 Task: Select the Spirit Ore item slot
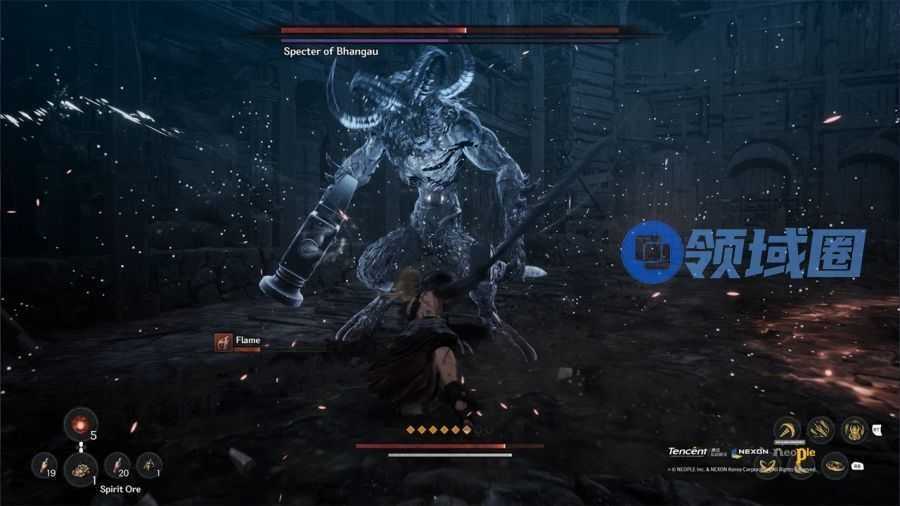tap(80, 467)
